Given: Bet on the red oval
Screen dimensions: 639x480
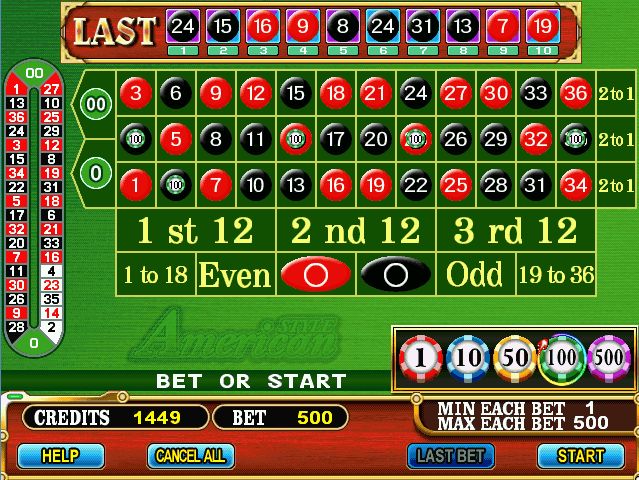Looking at the screenshot, I should coord(315,273).
